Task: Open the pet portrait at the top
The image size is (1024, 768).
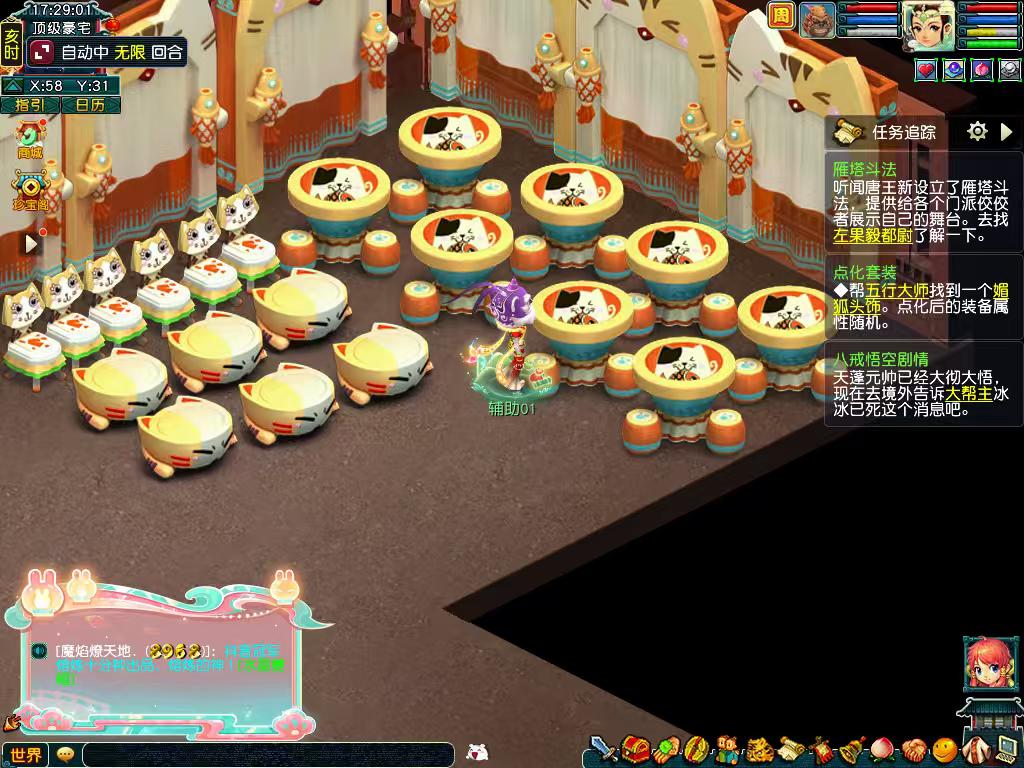Action: point(817,19)
